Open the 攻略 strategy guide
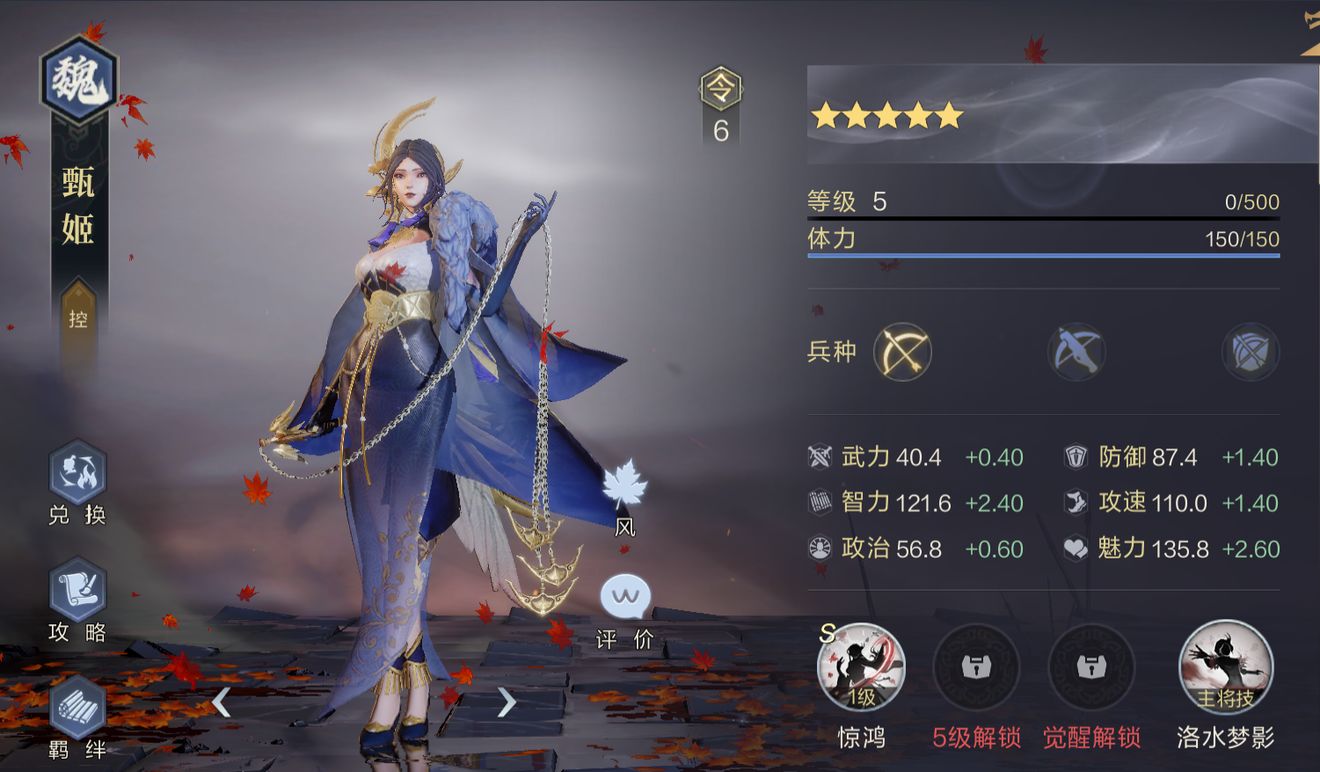This screenshot has width=1320, height=772. (x=77, y=590)
